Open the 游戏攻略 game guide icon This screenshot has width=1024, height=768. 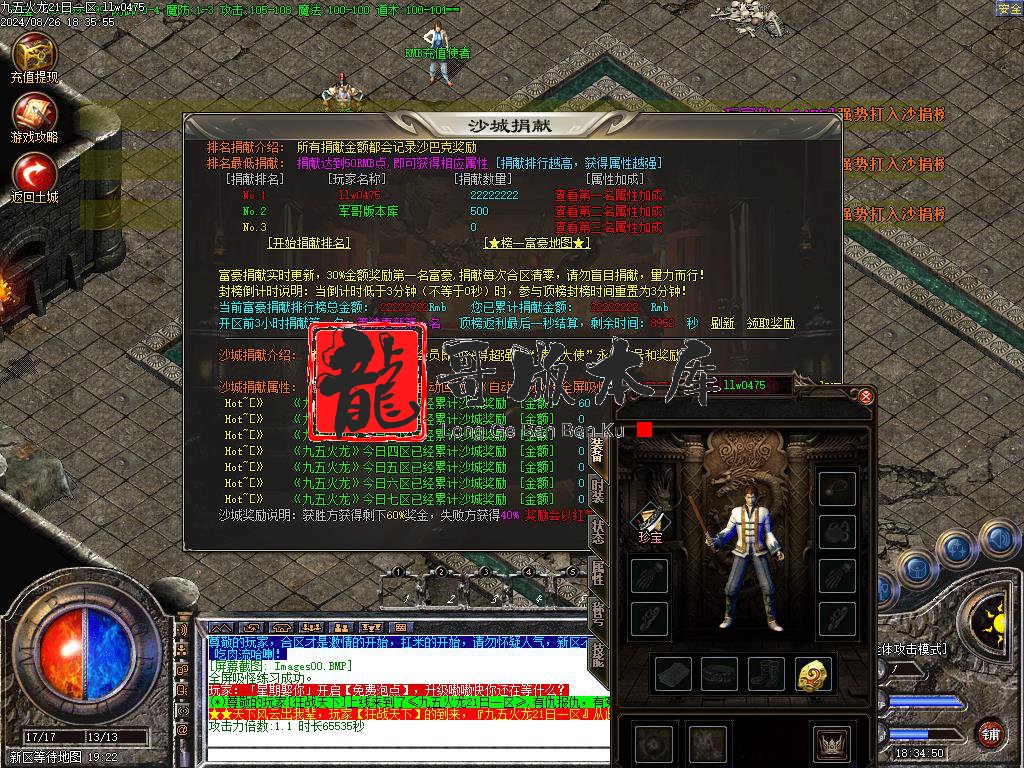tap(34, 117)
